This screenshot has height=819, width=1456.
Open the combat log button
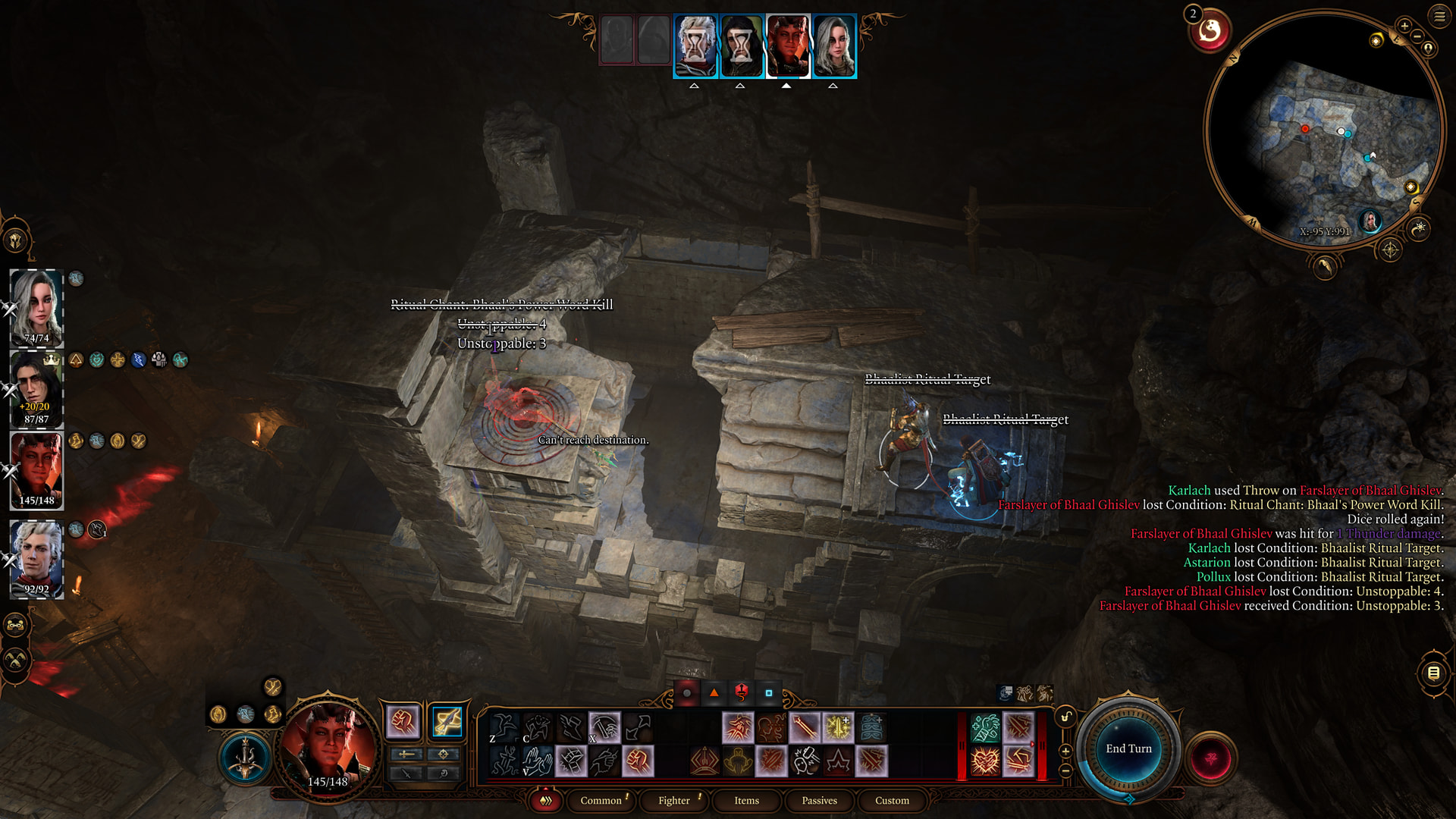pyautogui.click(x=1433, y=673)
